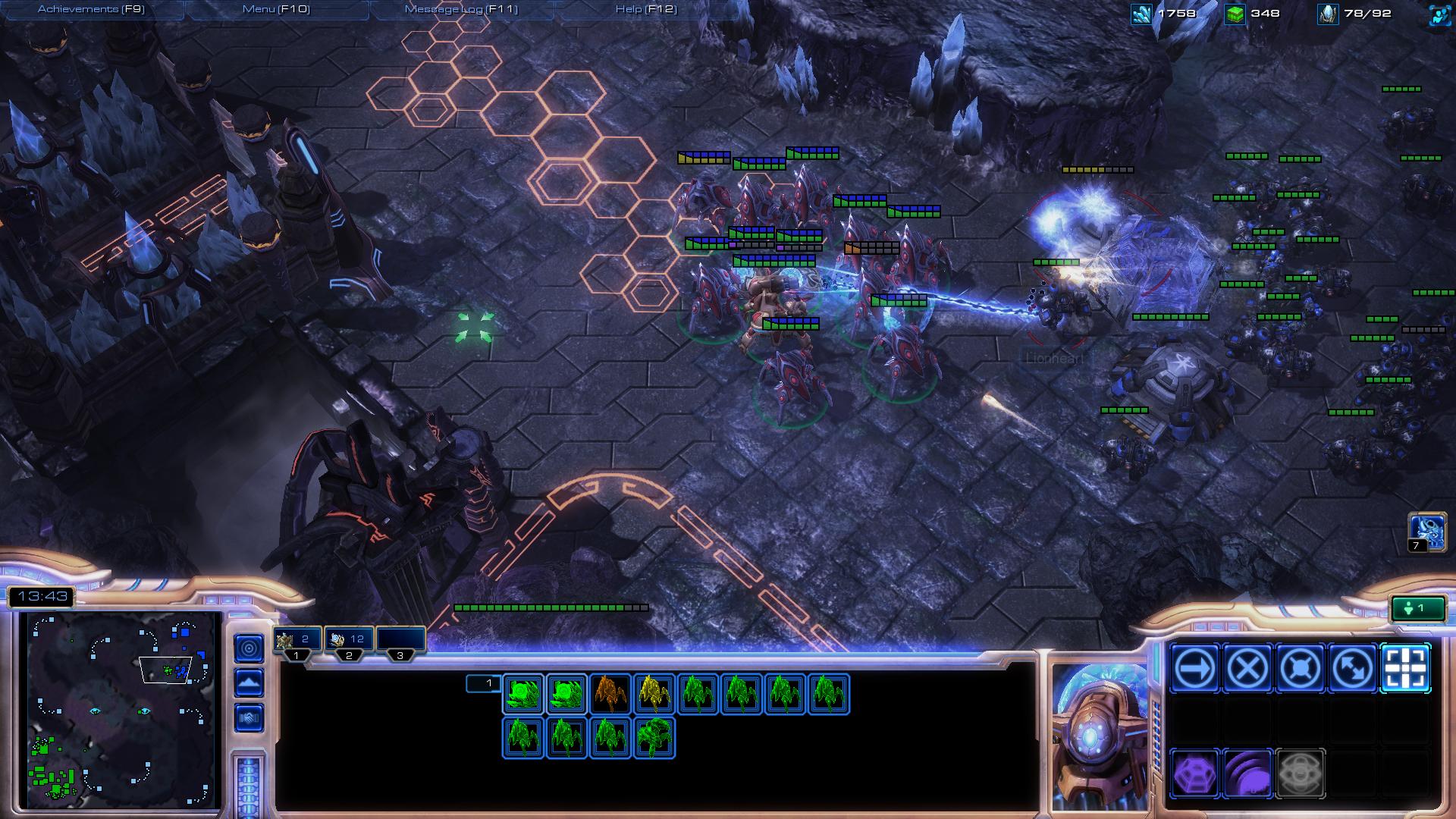Cast the Force Field ability
This screenshot has width=1456, height=819.
pyautogui.click(x=1195, y=773)
